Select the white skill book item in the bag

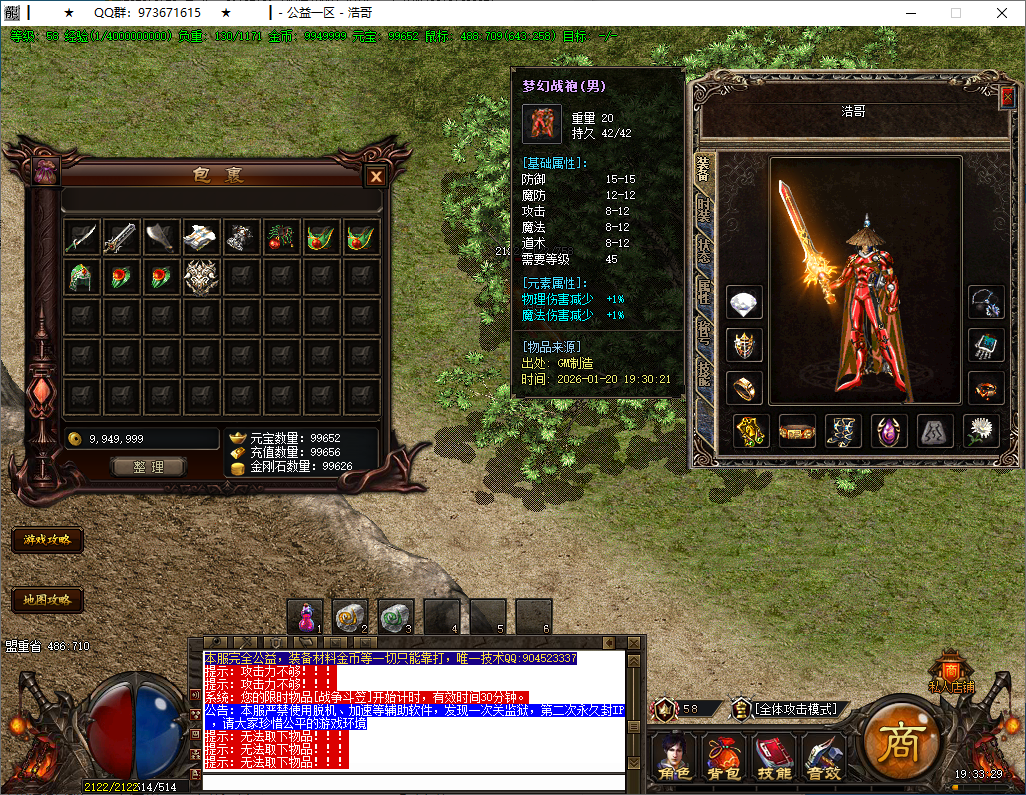(x=201, y=237)
